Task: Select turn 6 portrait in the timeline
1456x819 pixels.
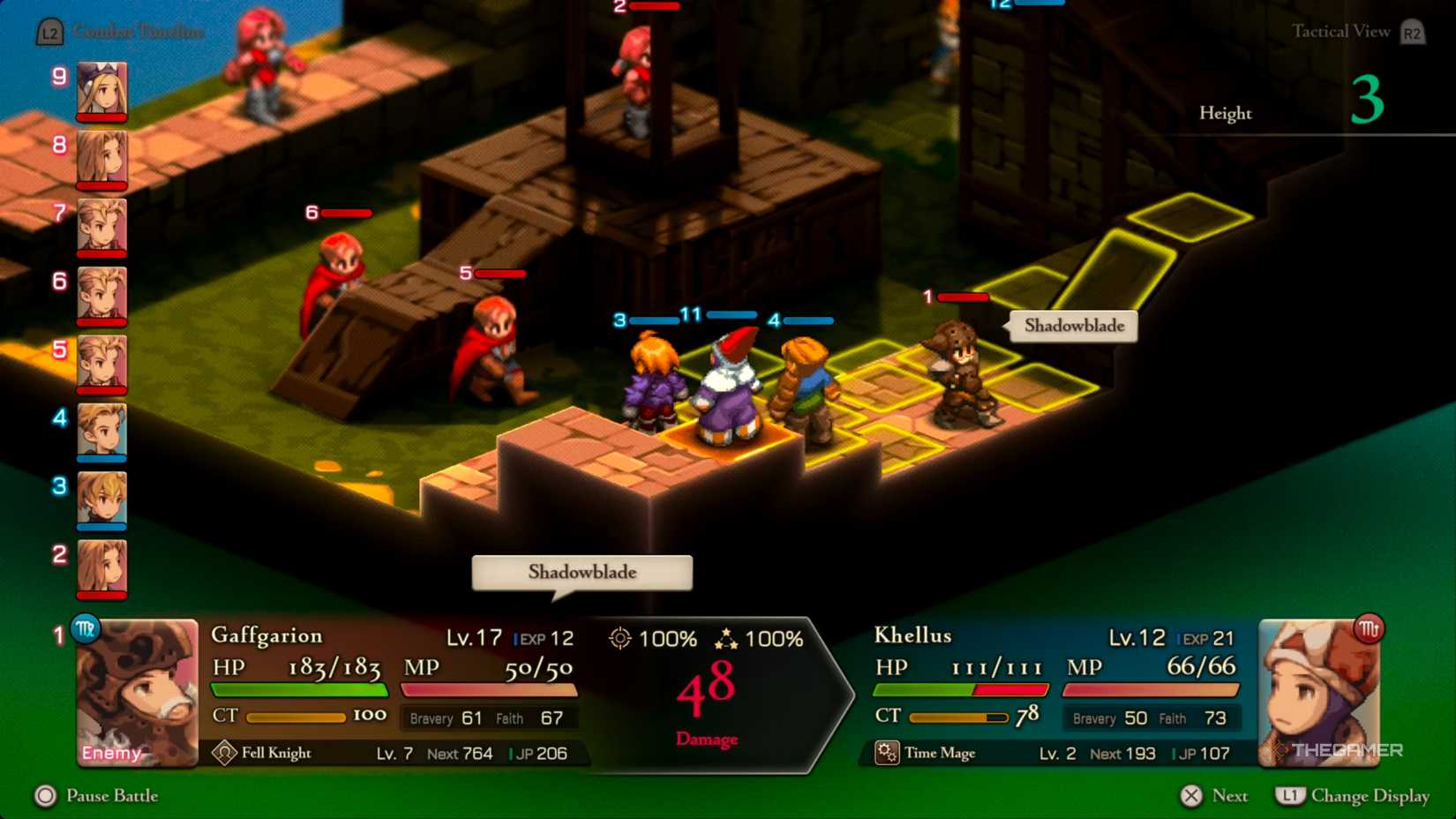Action: (101, 294)
